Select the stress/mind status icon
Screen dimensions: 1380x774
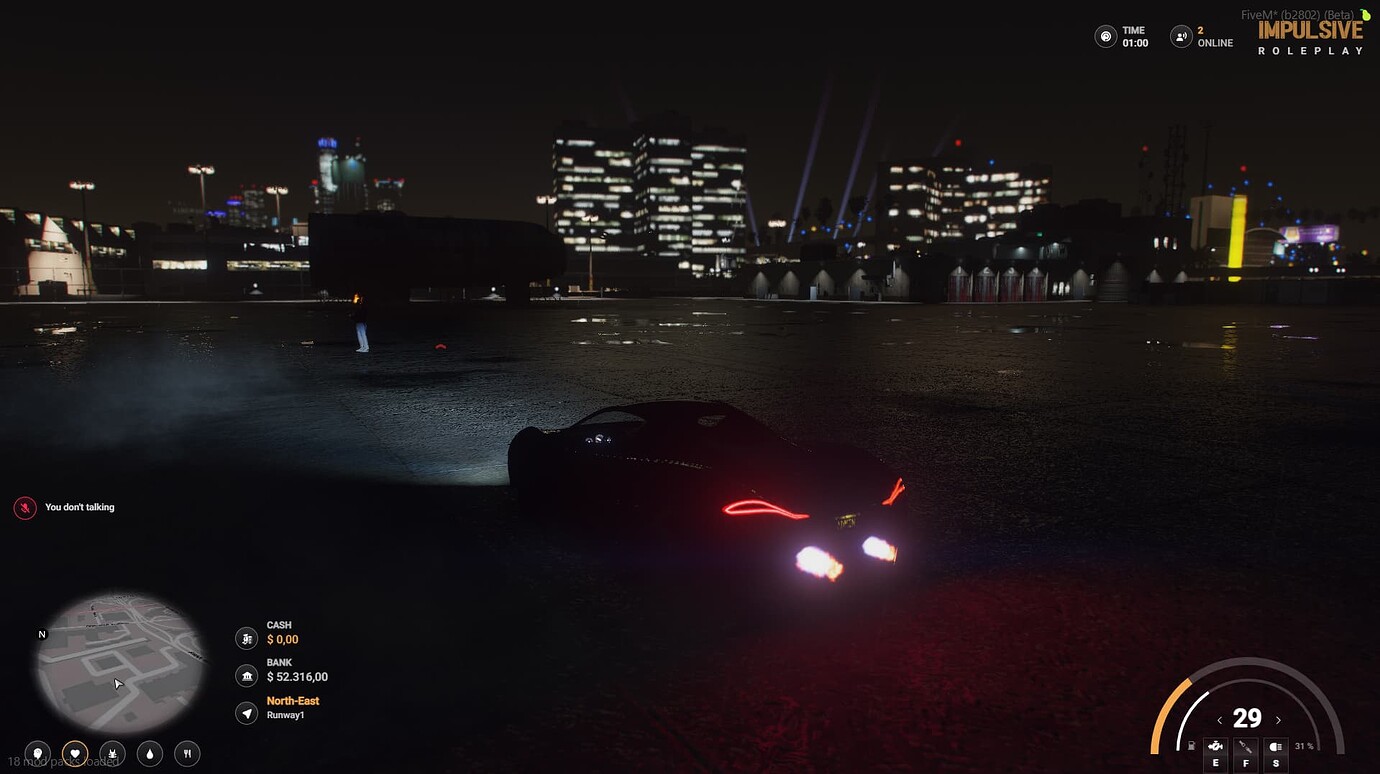37,753
